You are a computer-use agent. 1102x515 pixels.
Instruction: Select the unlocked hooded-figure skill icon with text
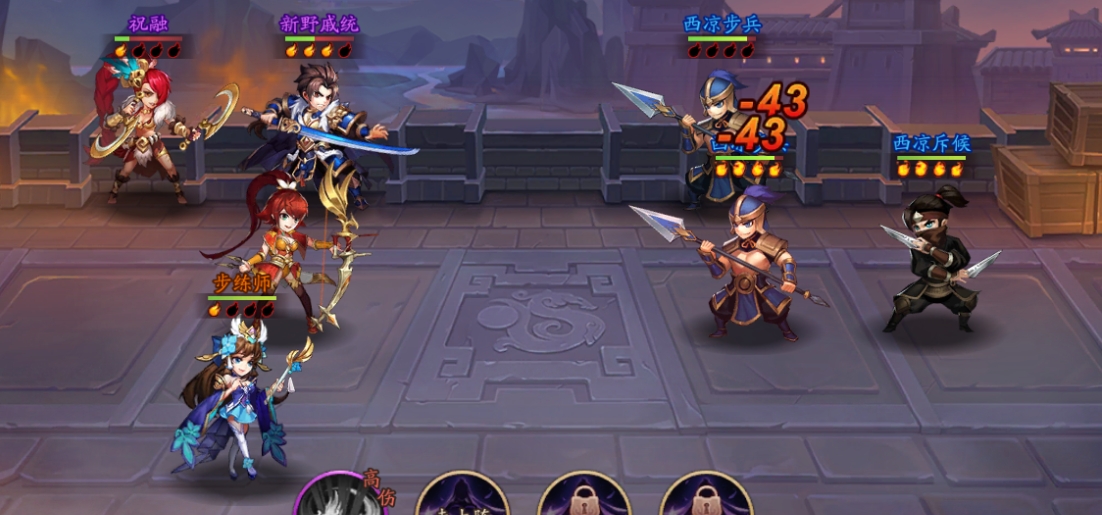tap(462, 498)
